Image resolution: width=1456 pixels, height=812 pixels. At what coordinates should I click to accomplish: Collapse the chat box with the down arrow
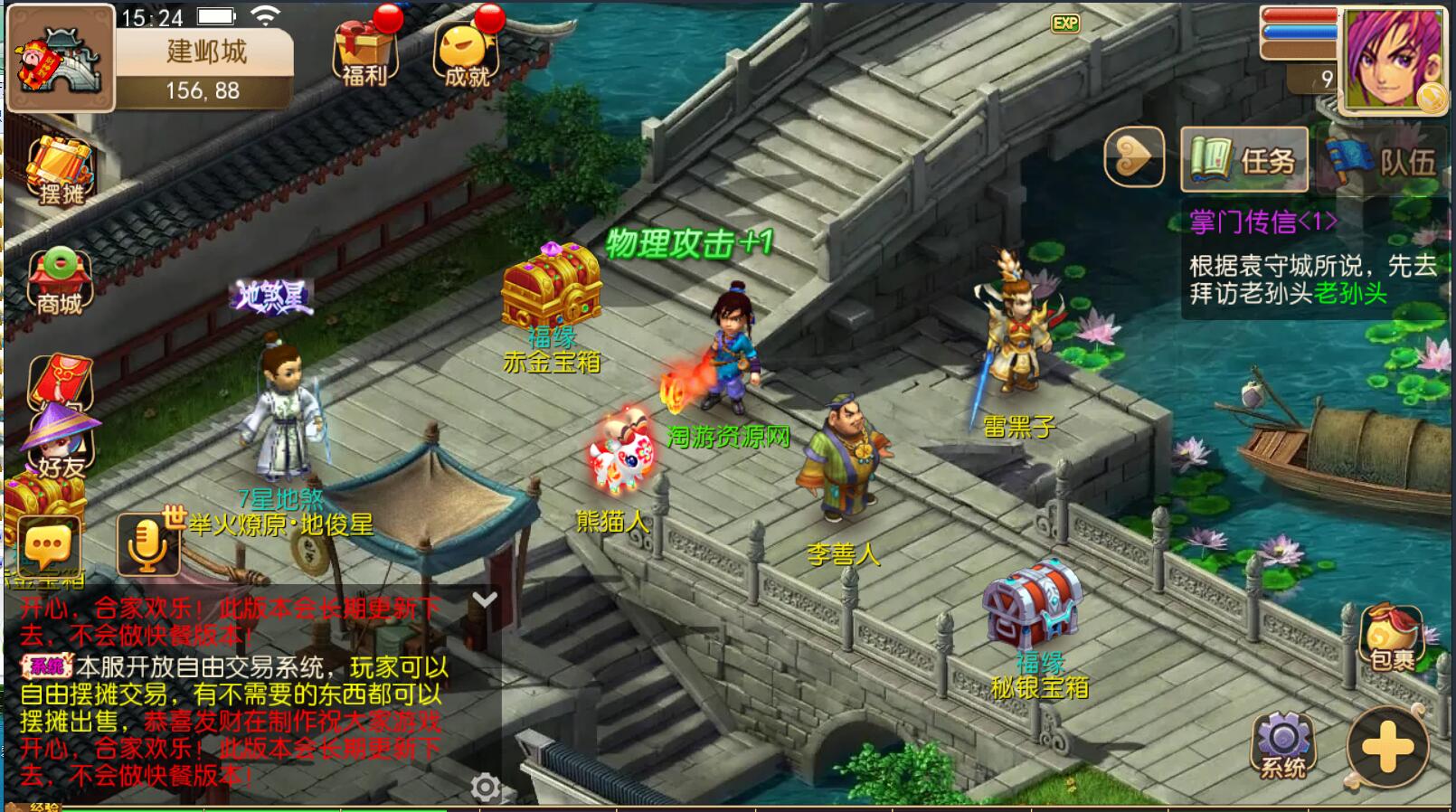pos(485,600)
